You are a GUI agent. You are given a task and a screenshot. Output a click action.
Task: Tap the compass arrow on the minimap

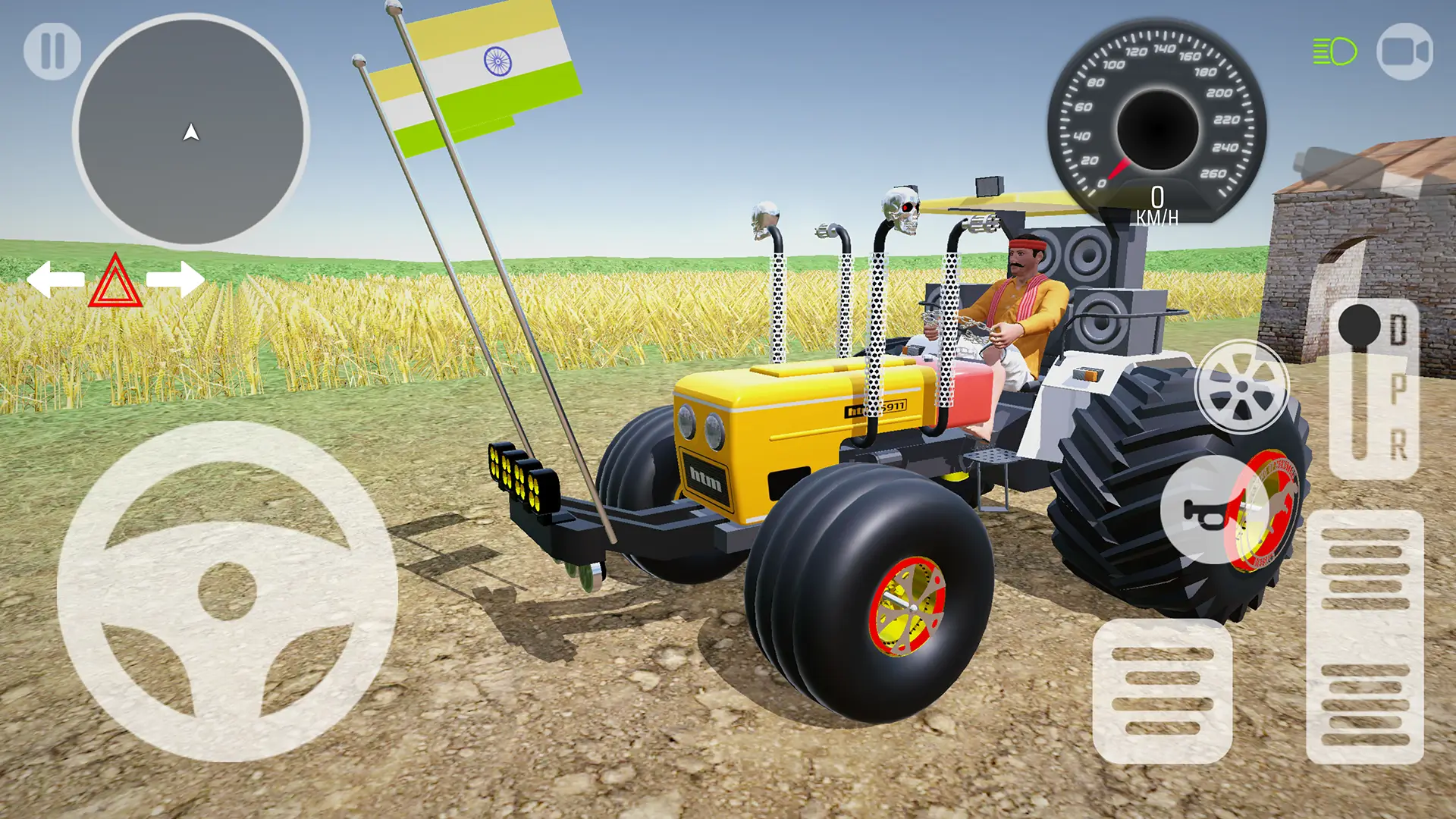tap(191, 133)
